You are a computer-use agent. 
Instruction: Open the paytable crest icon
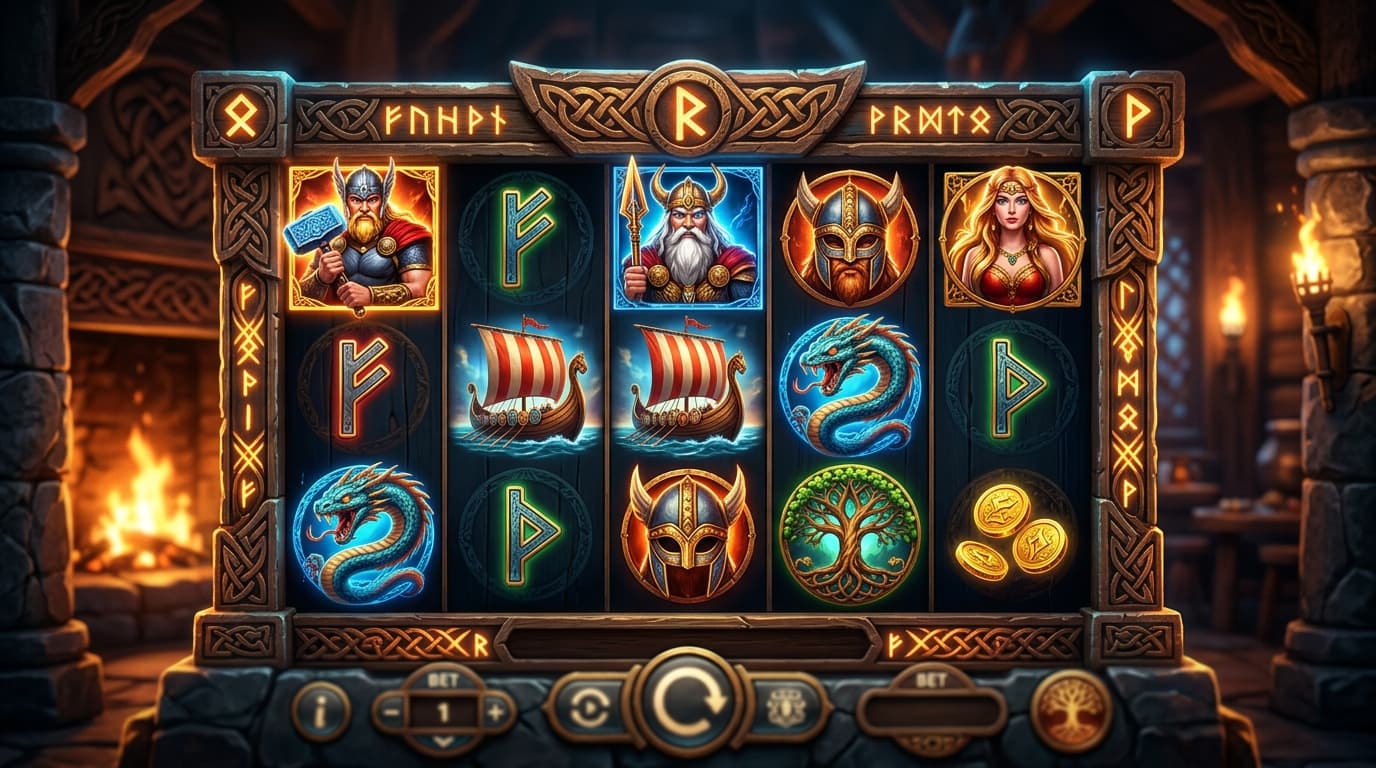click(x=783, y=707)
